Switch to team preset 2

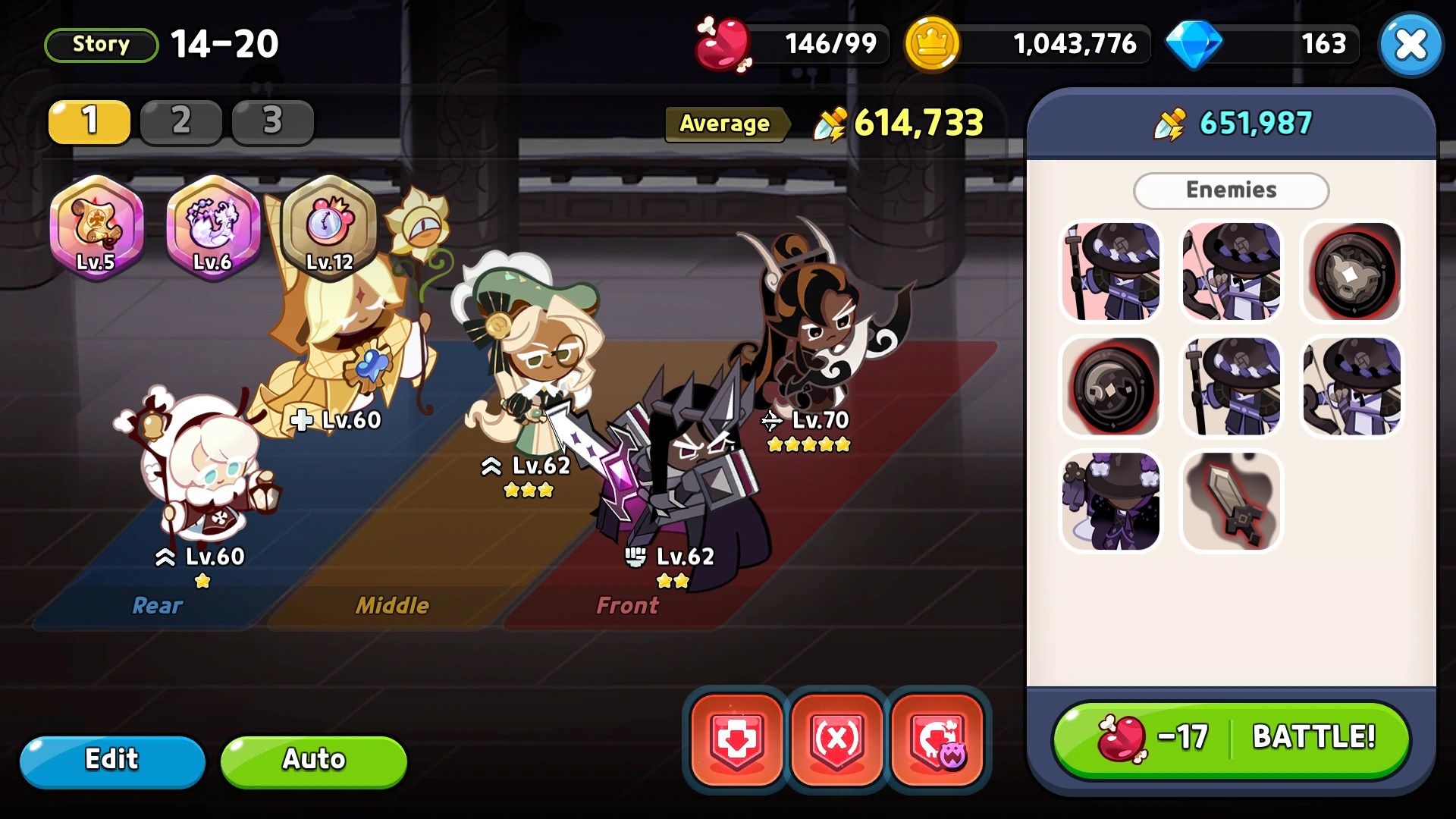180,121
